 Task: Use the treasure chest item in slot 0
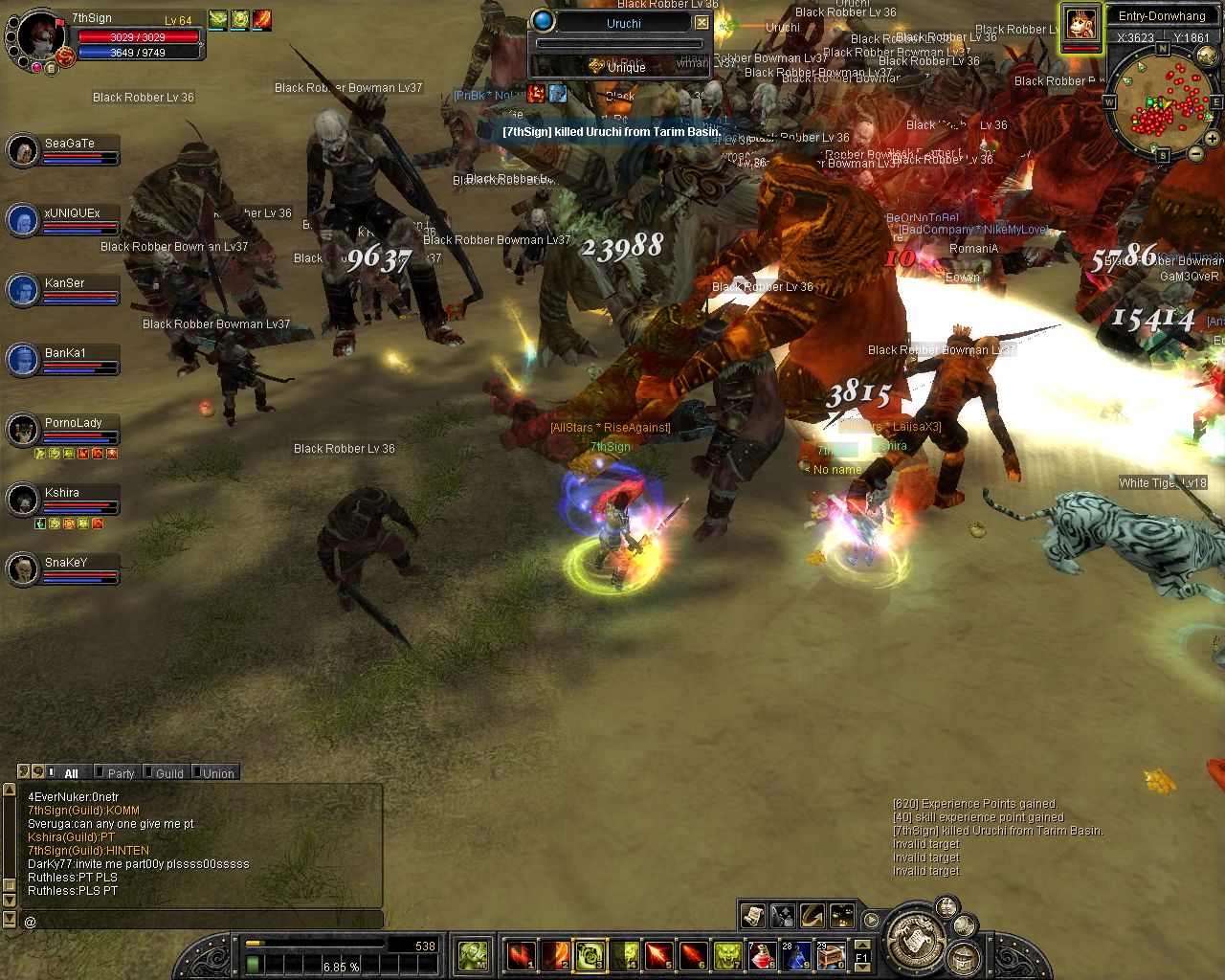click(x=830, y=954)
